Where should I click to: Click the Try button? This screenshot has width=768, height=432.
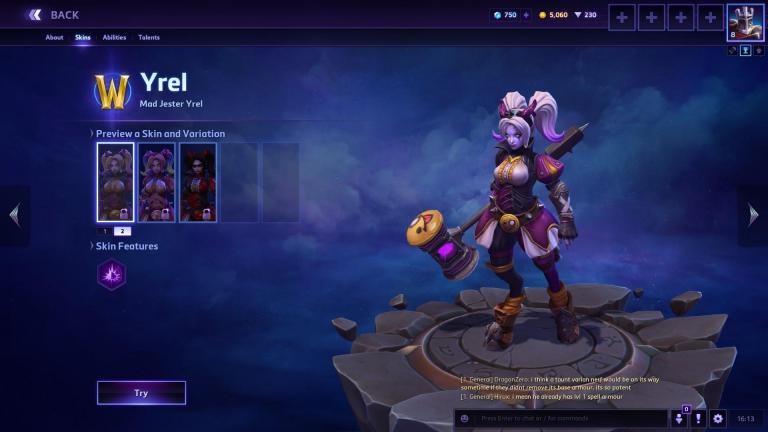tap(141, 393)
